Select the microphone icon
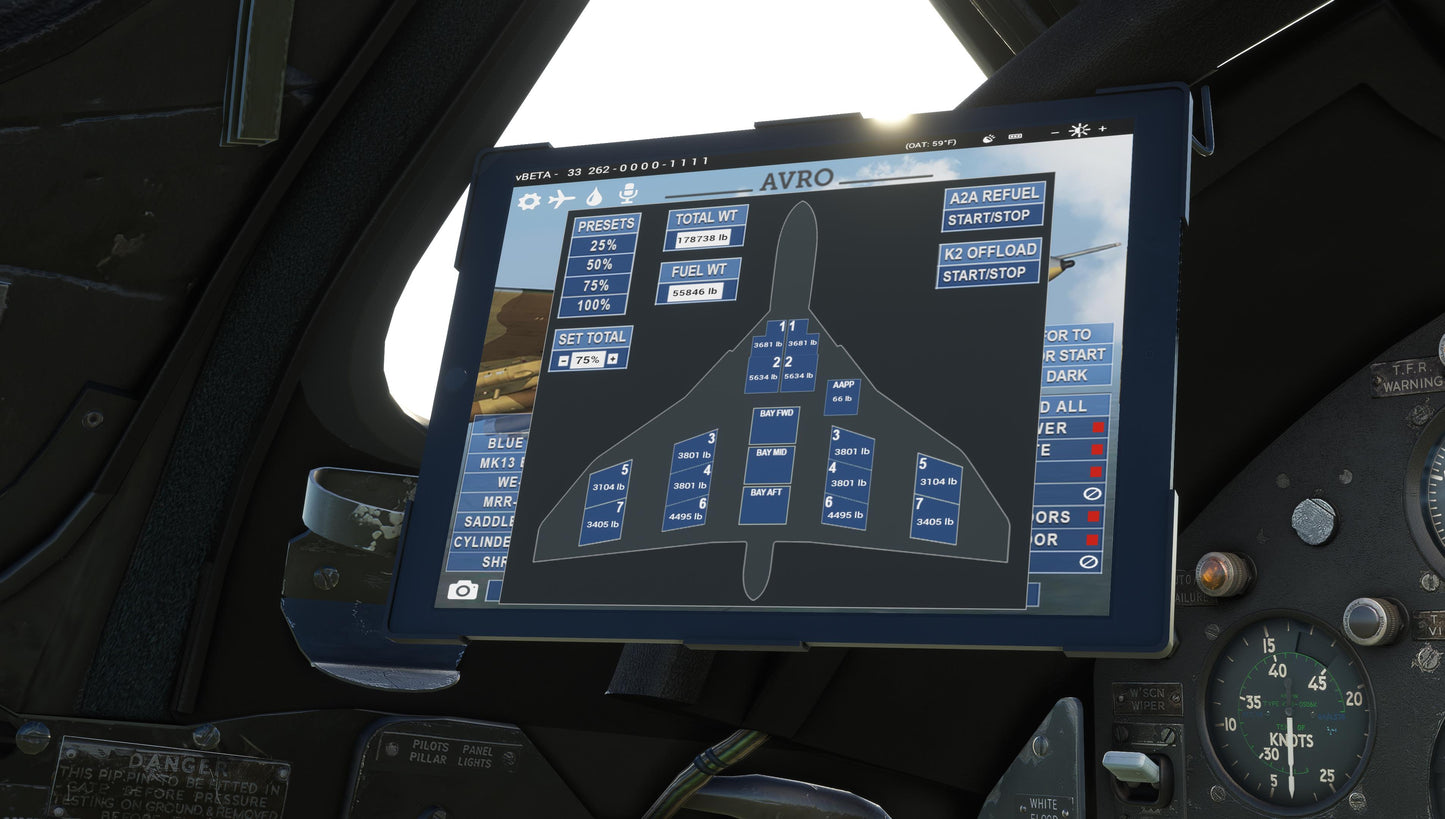This screenshot has width=1445, height=819. pyautogui.click(x=628, y=193)
